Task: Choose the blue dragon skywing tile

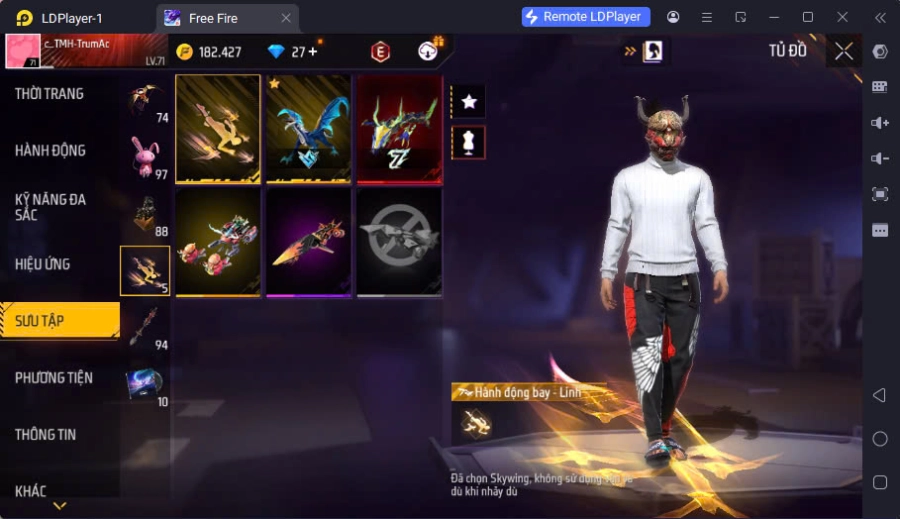Action: click(308, 129)
